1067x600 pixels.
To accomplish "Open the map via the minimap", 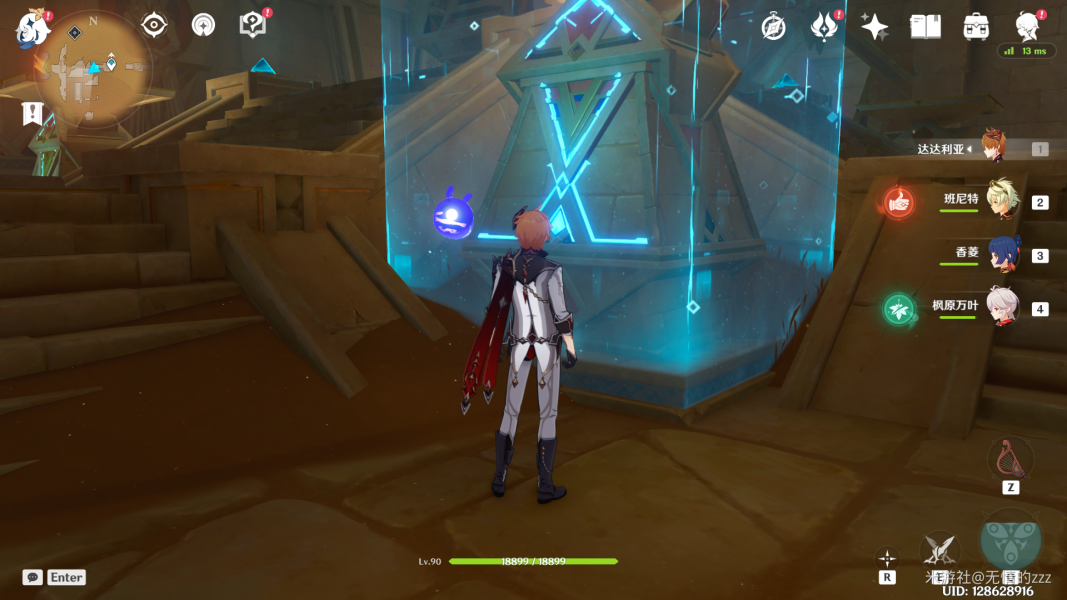I will [93, 66].
